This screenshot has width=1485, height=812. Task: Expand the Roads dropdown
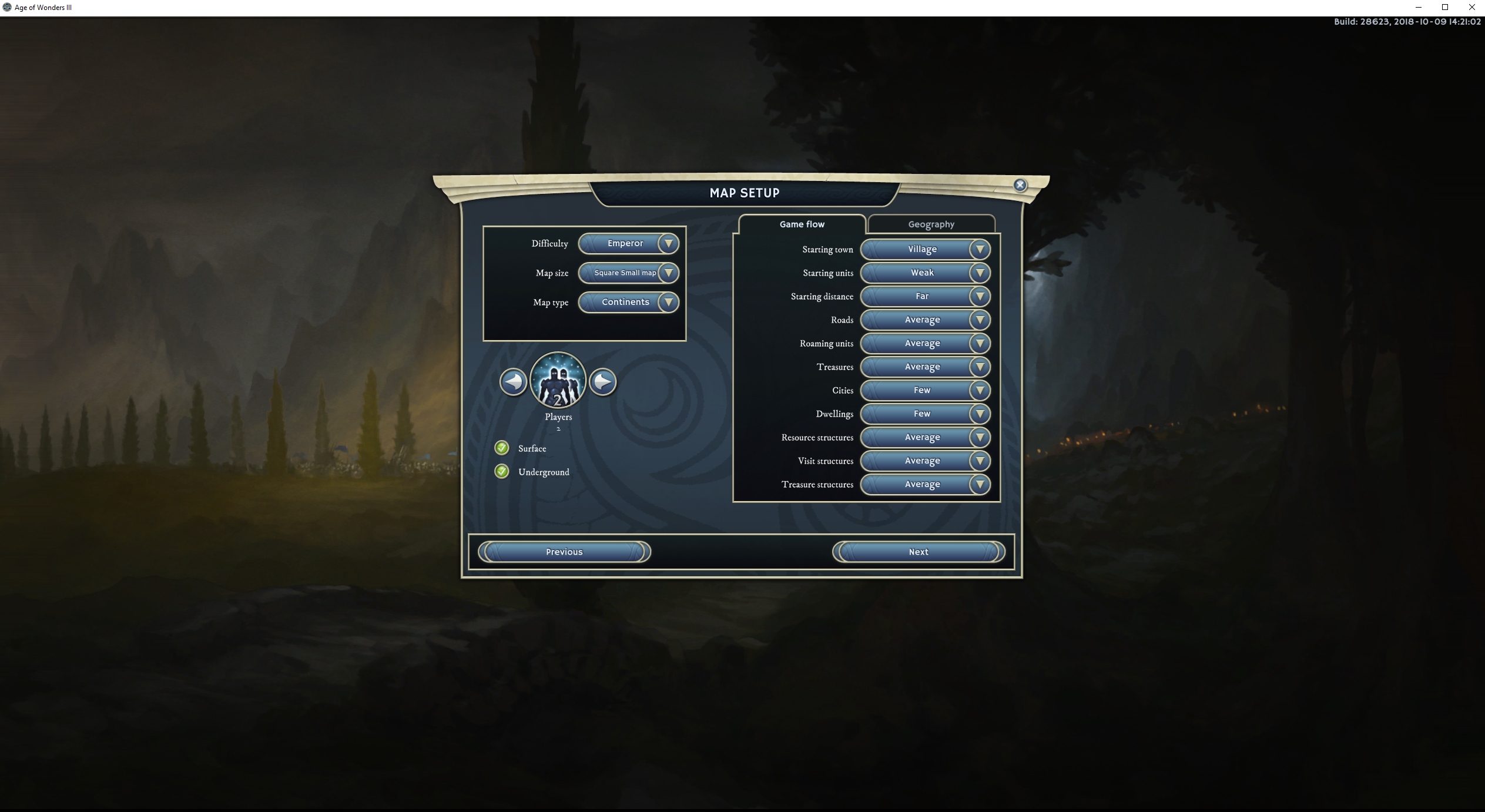tap(925, 320)
